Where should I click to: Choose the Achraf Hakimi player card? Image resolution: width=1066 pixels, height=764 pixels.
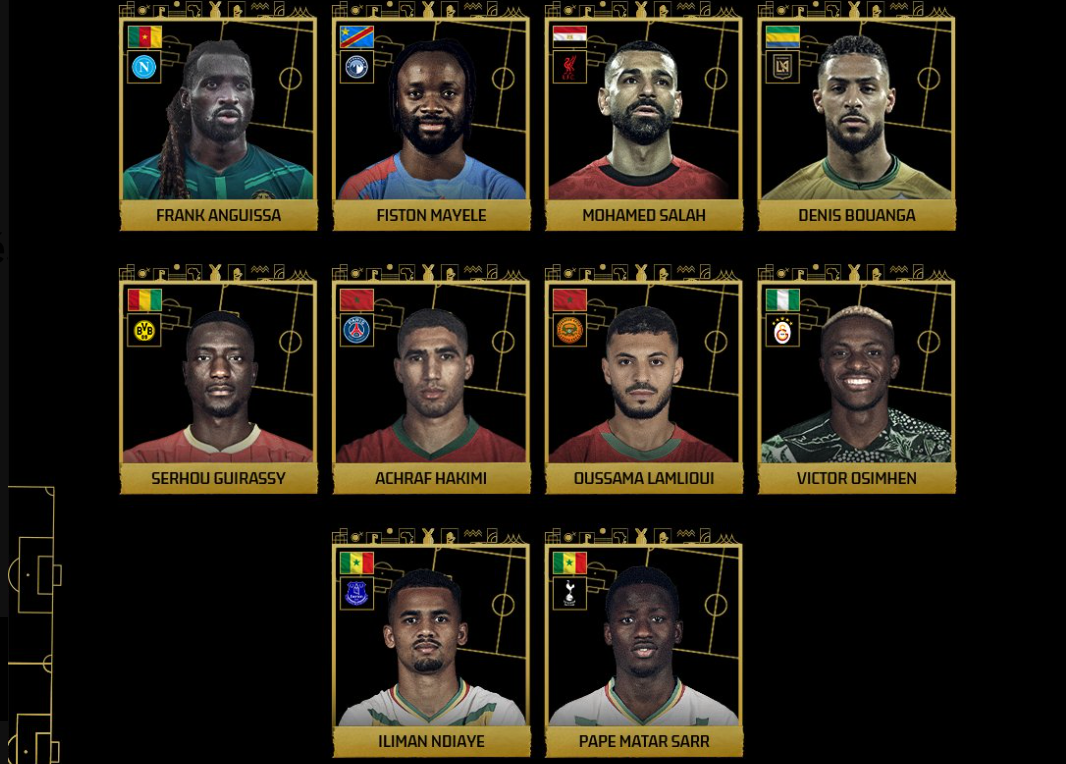pos(431,383)
